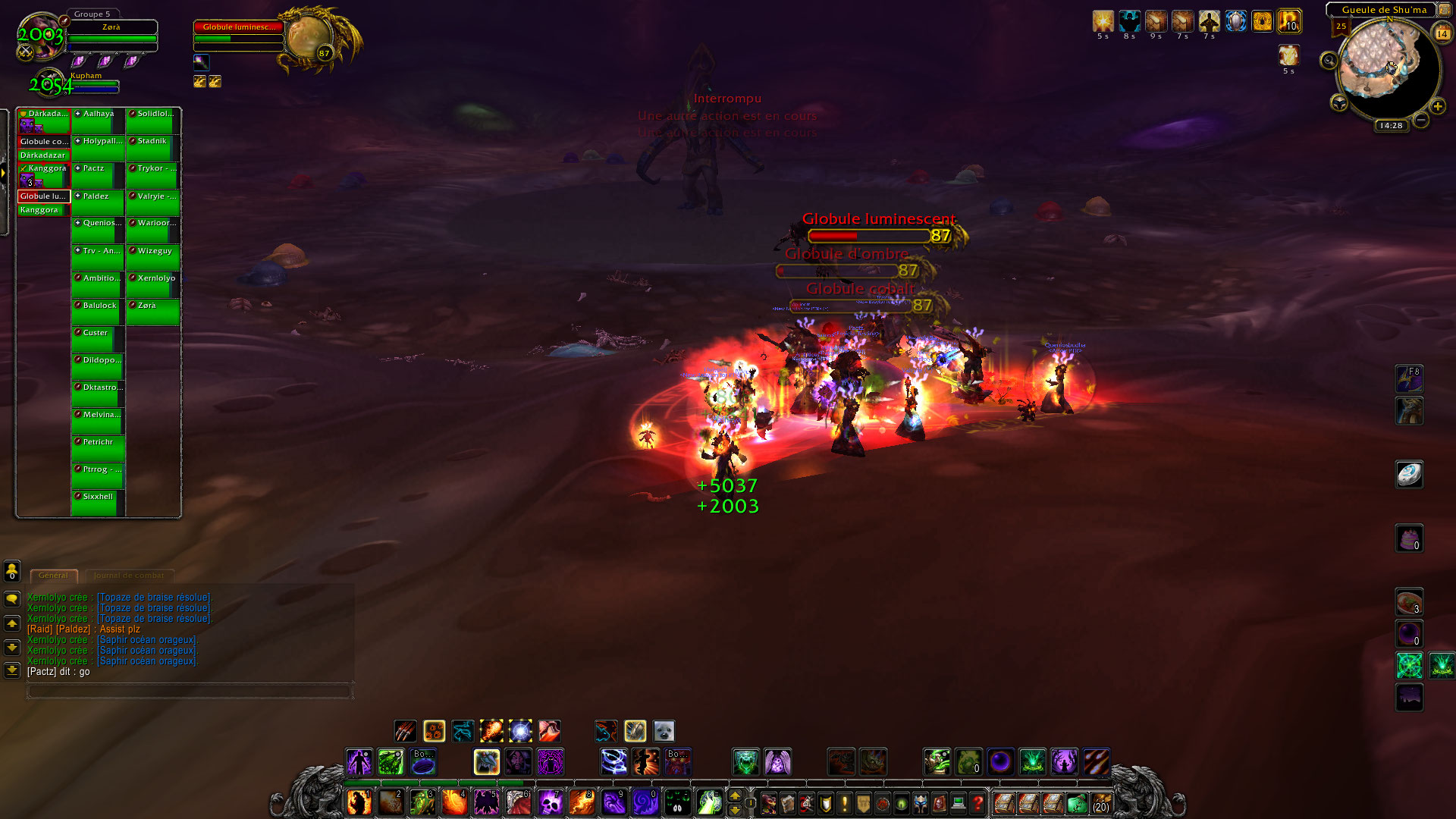
Task: Click the chat input box
Action: pyautogui.click(x=190, y=691)
